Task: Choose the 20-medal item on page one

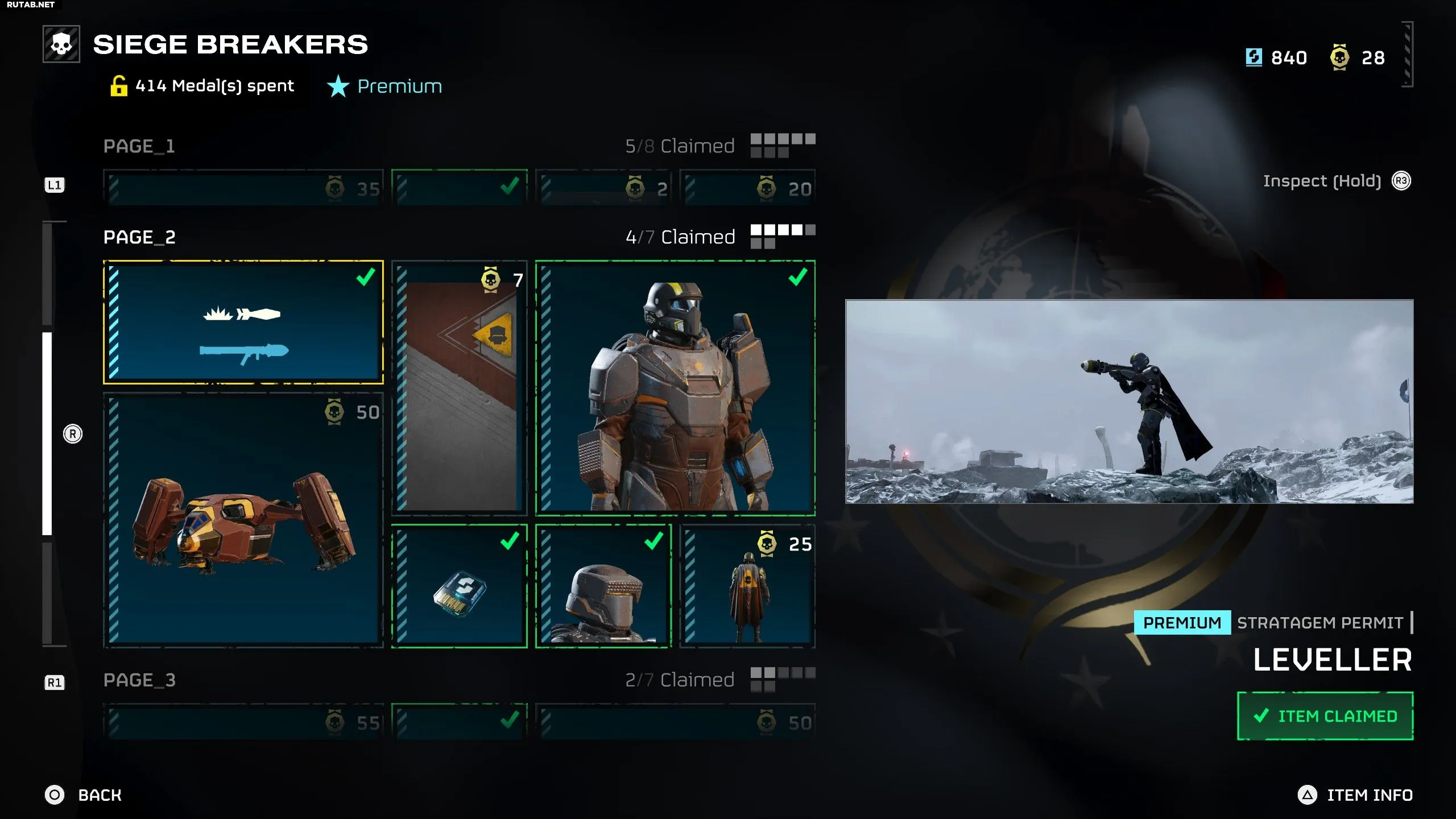Action: (747, 188)
